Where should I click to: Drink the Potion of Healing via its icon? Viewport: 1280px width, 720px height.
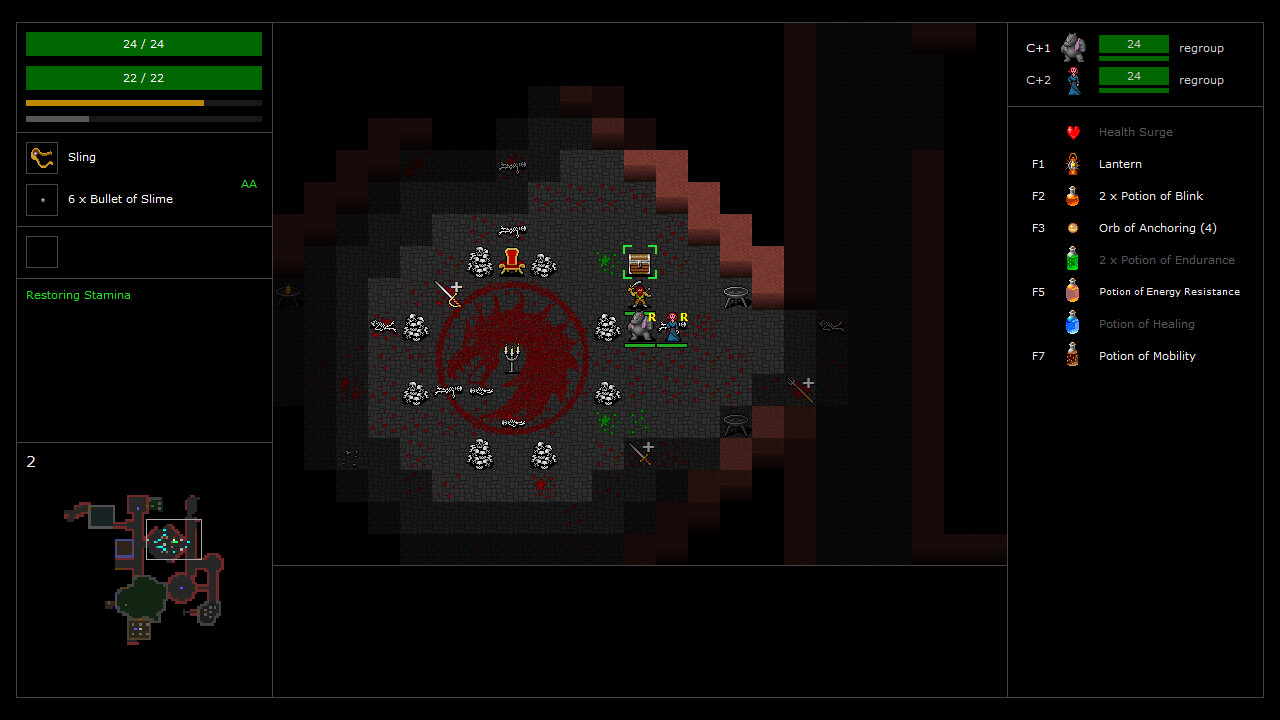click(1071, 323)
